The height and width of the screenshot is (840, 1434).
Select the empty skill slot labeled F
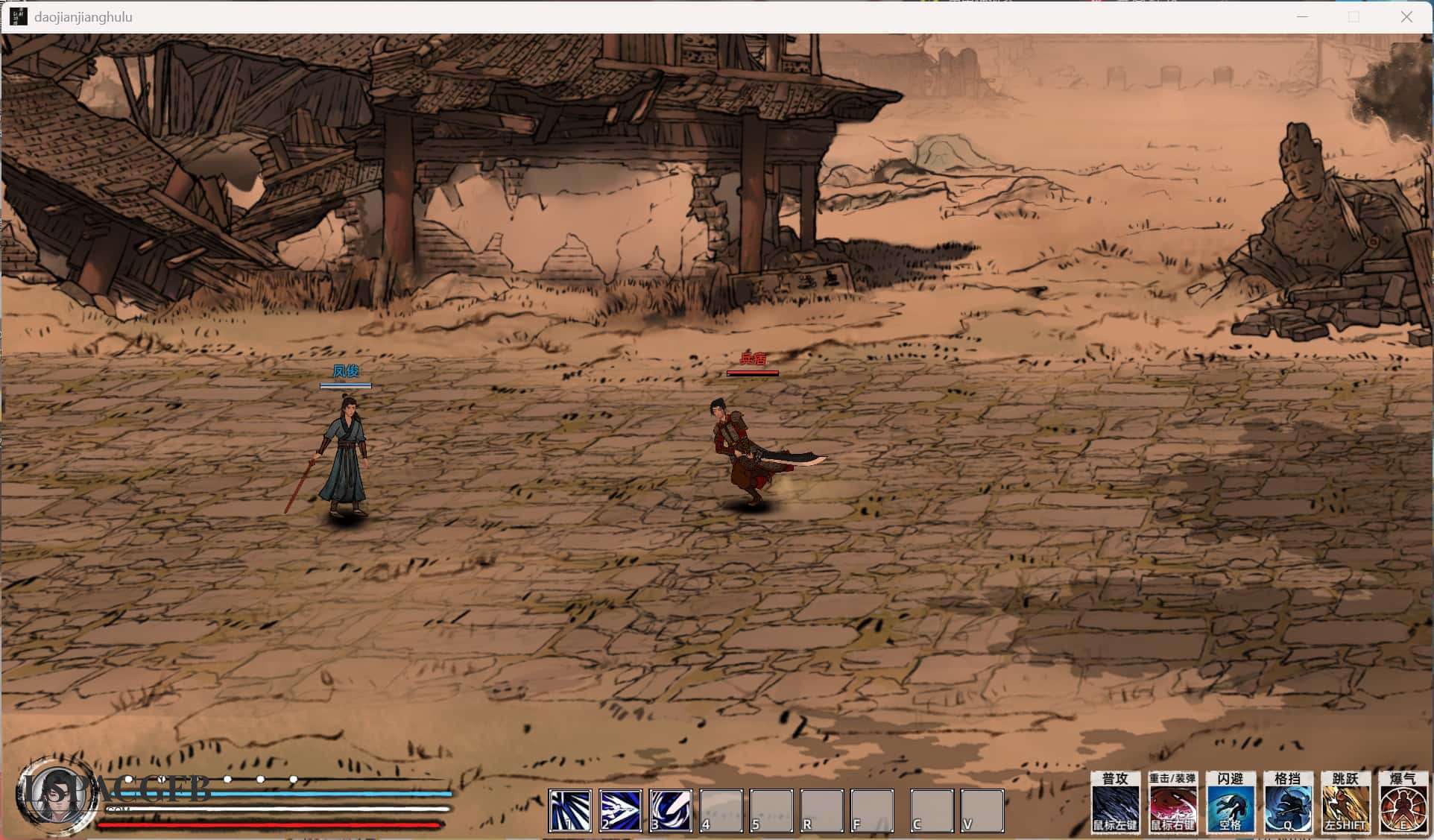[871, 810]
